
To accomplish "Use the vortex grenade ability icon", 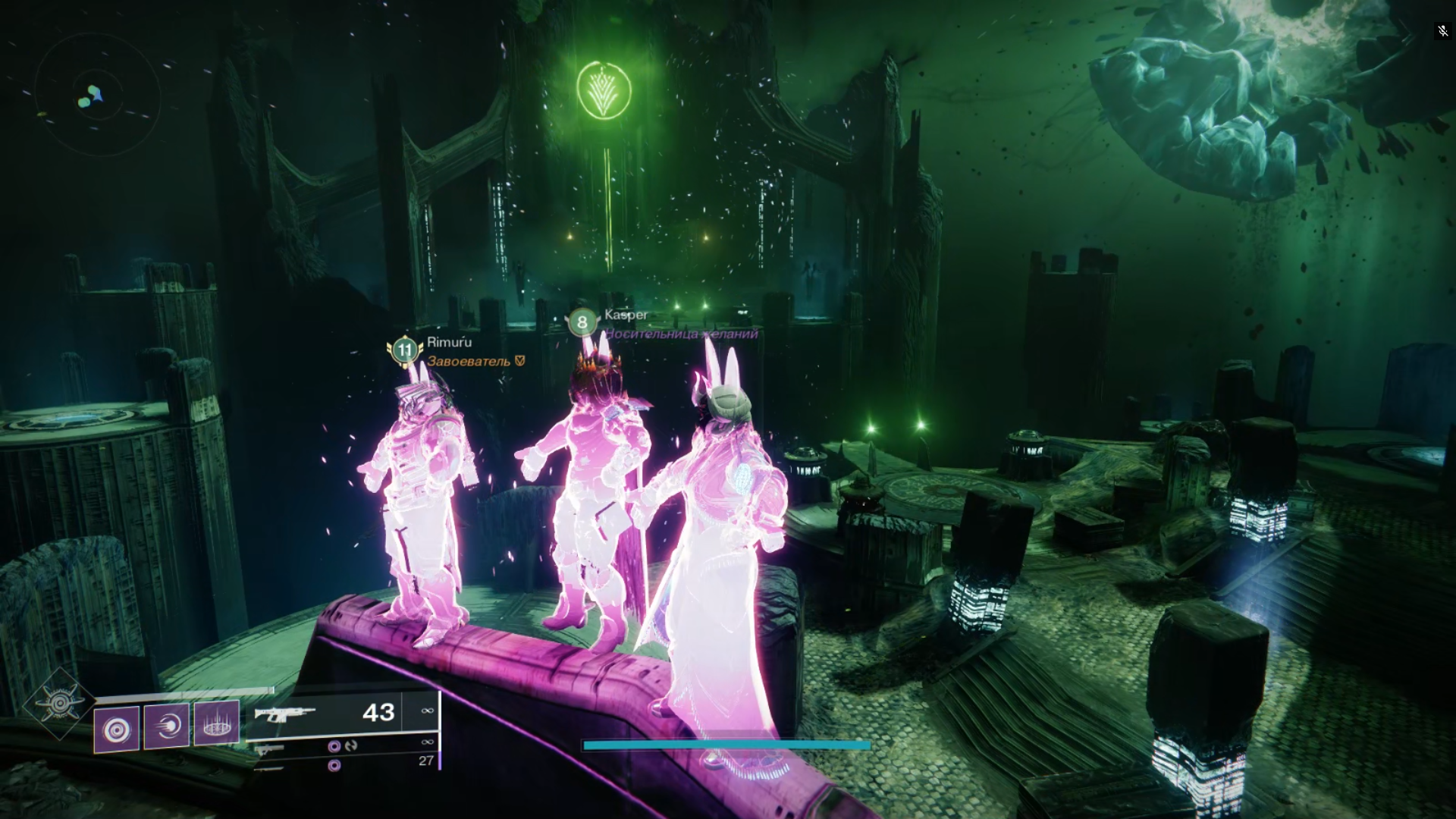I will click(117, 730).
